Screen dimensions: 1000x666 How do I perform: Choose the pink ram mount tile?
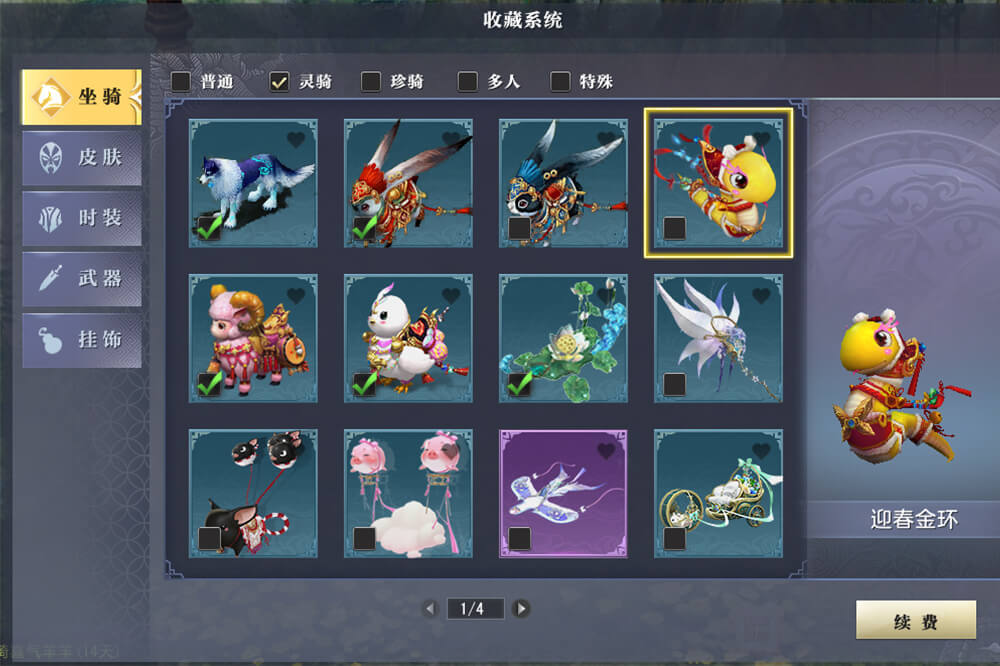(253, 338)
